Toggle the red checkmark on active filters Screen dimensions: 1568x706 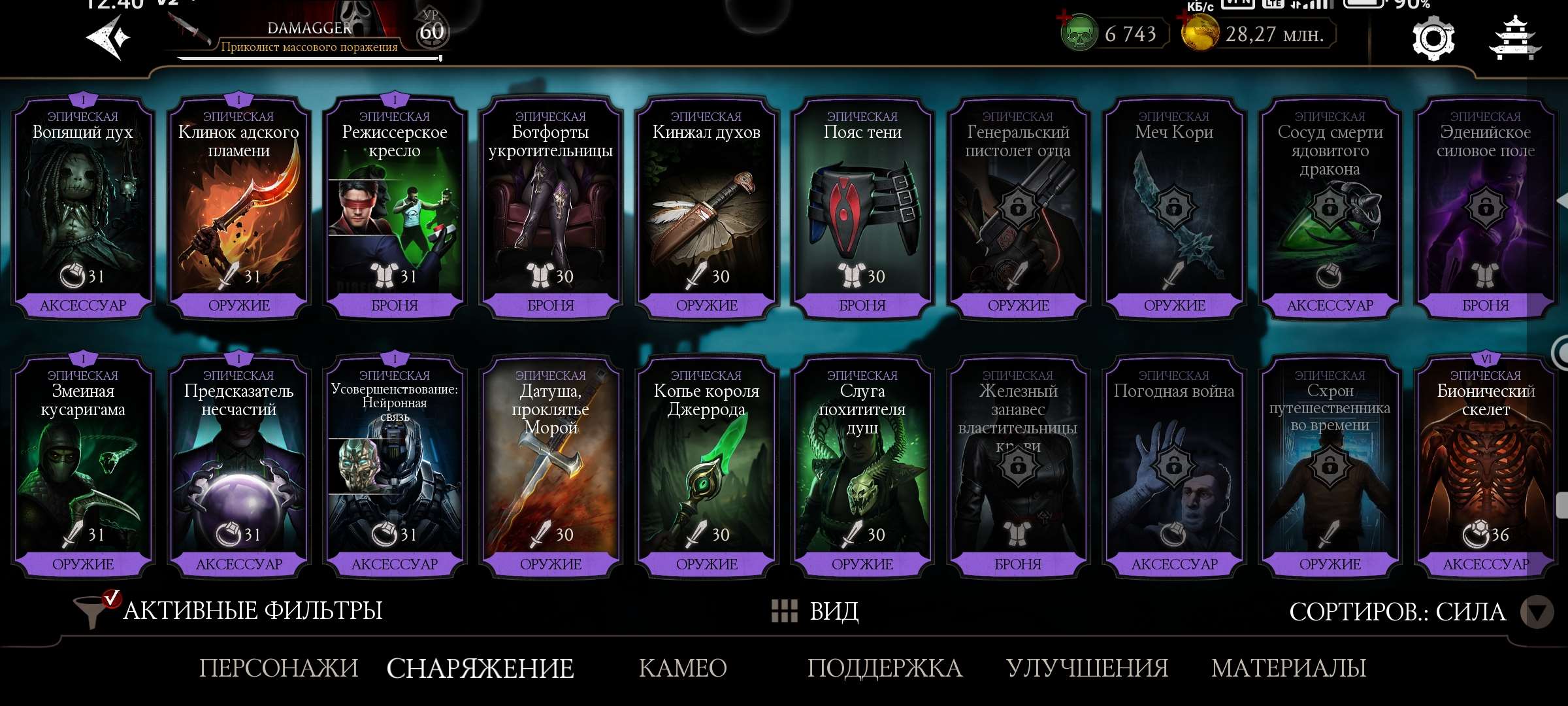pyautogui.click(x=112, y=598)
